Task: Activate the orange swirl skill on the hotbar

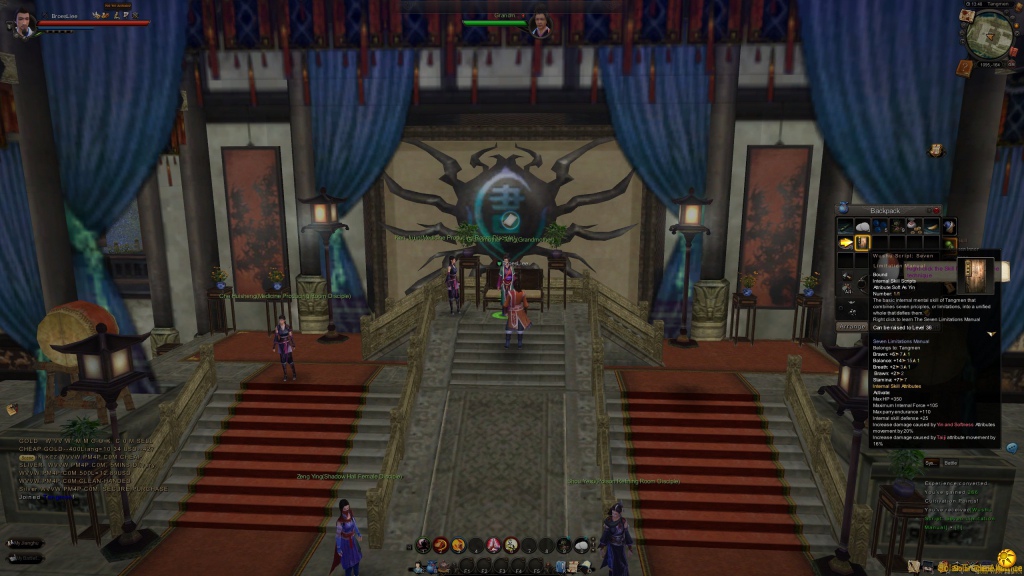Action: click(x=440, y=544)
